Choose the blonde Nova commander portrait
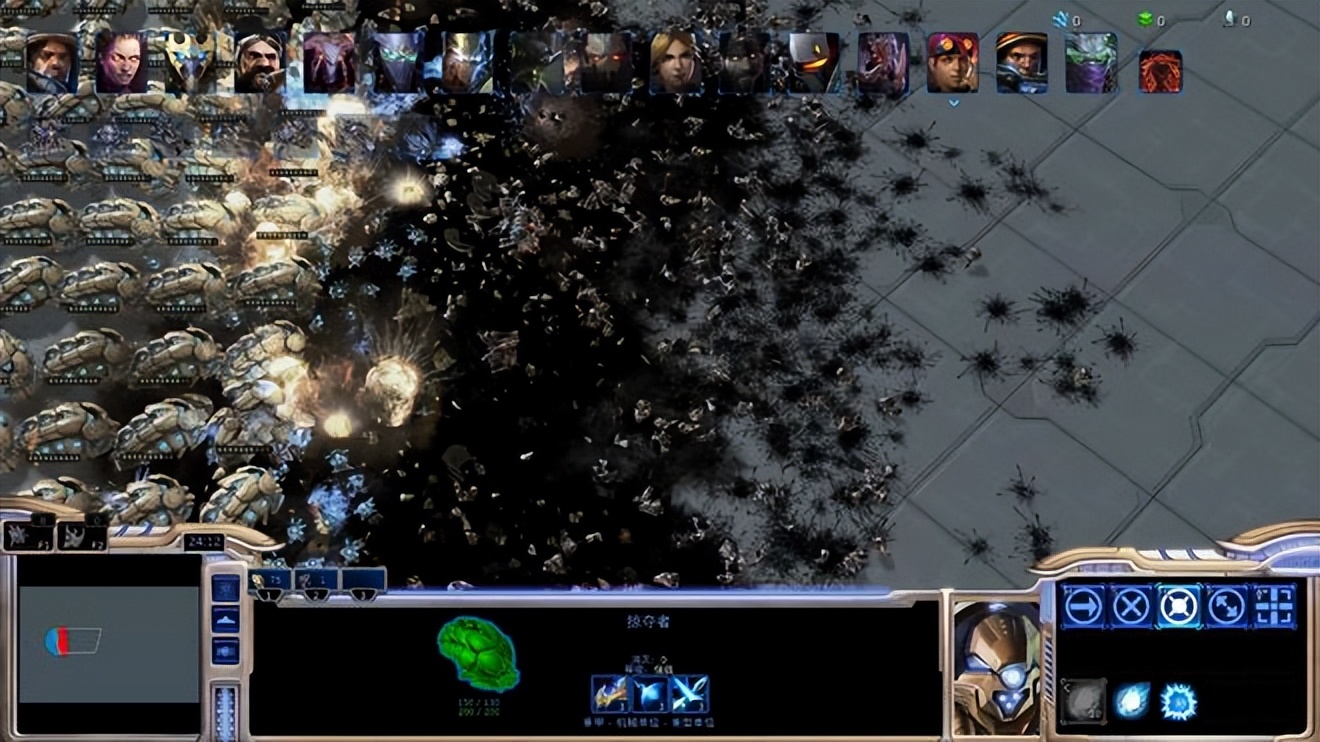 click(x=675, y=62)
